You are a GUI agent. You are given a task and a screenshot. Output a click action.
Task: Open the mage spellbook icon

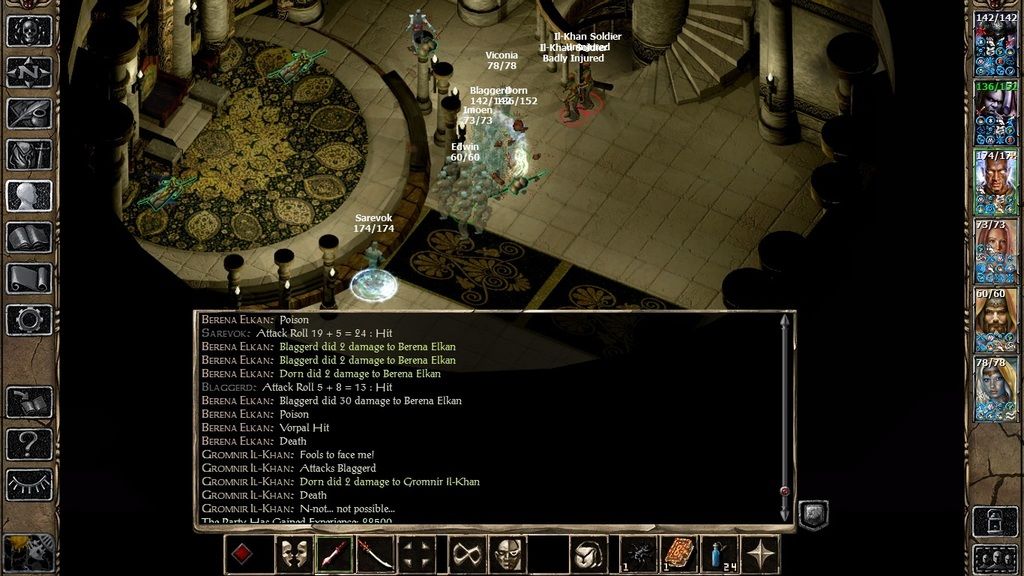29,237
